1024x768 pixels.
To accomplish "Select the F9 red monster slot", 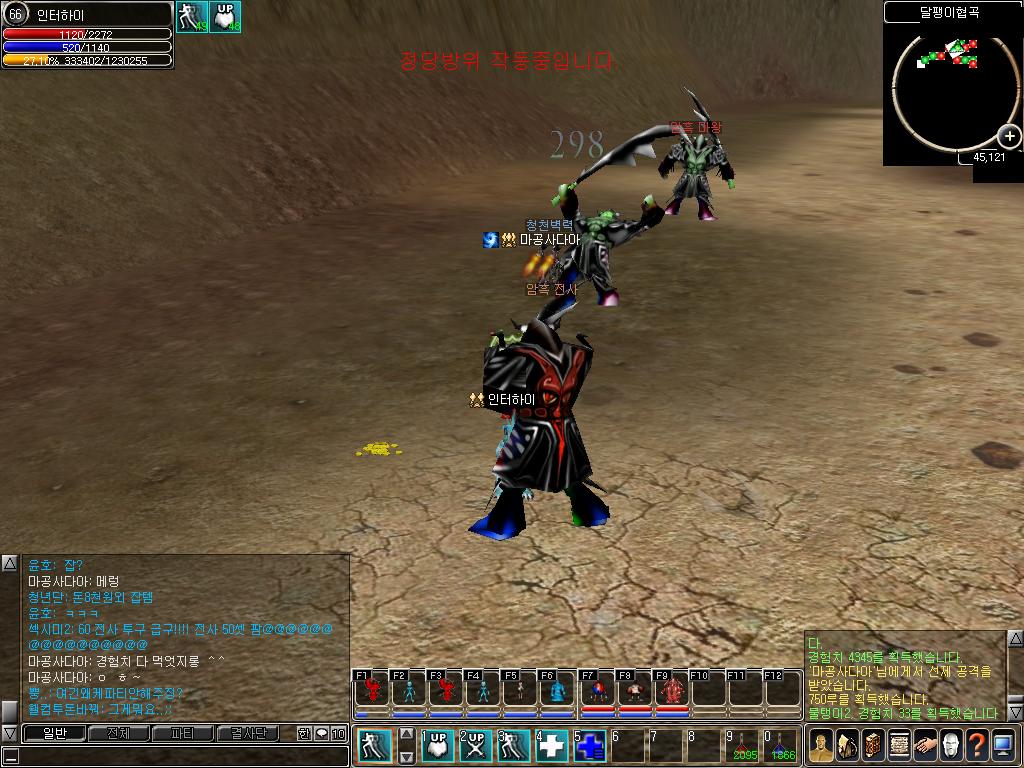I will 672,691.
